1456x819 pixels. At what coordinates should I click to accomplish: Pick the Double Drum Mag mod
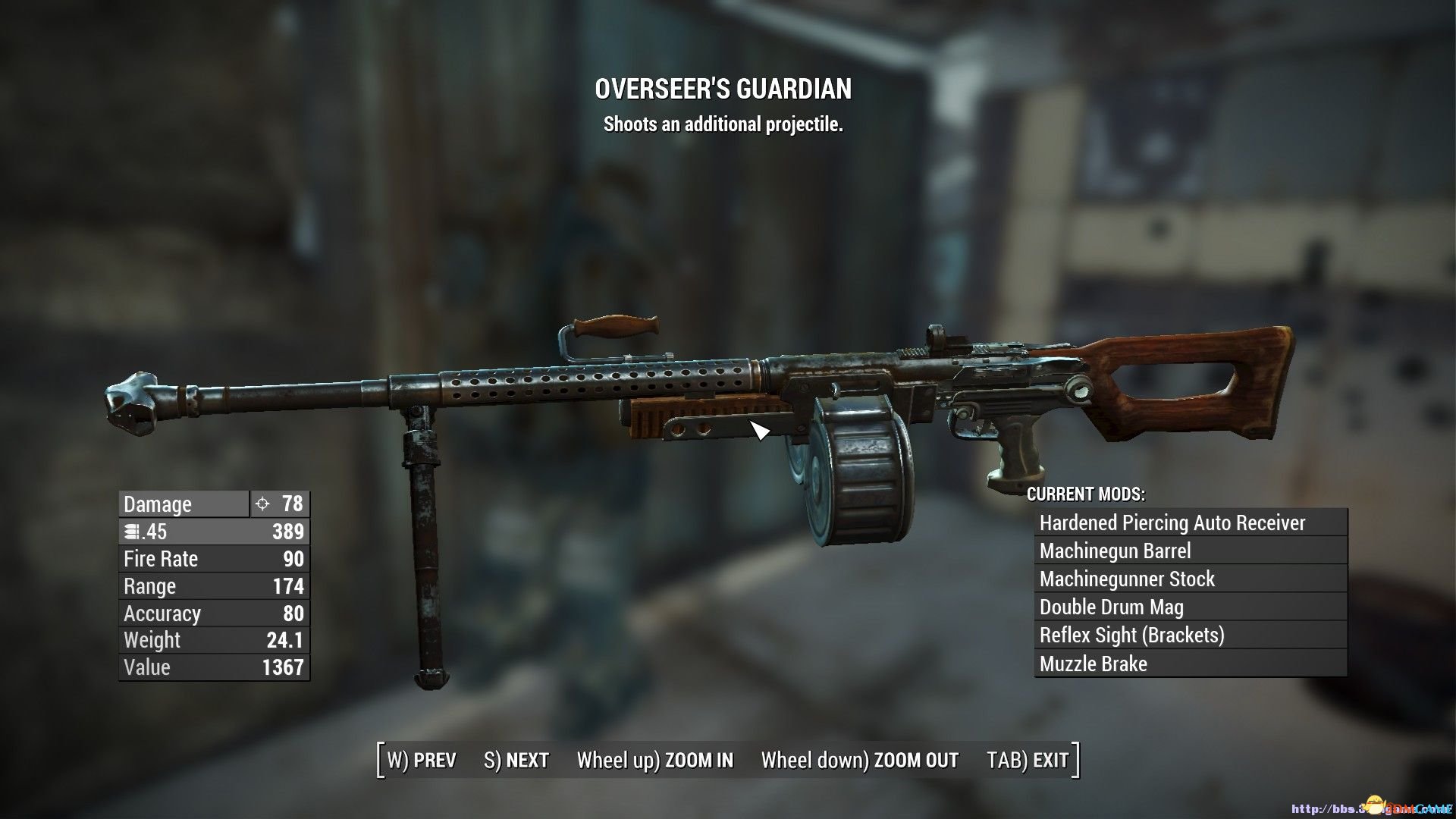tap(1190, 607)
